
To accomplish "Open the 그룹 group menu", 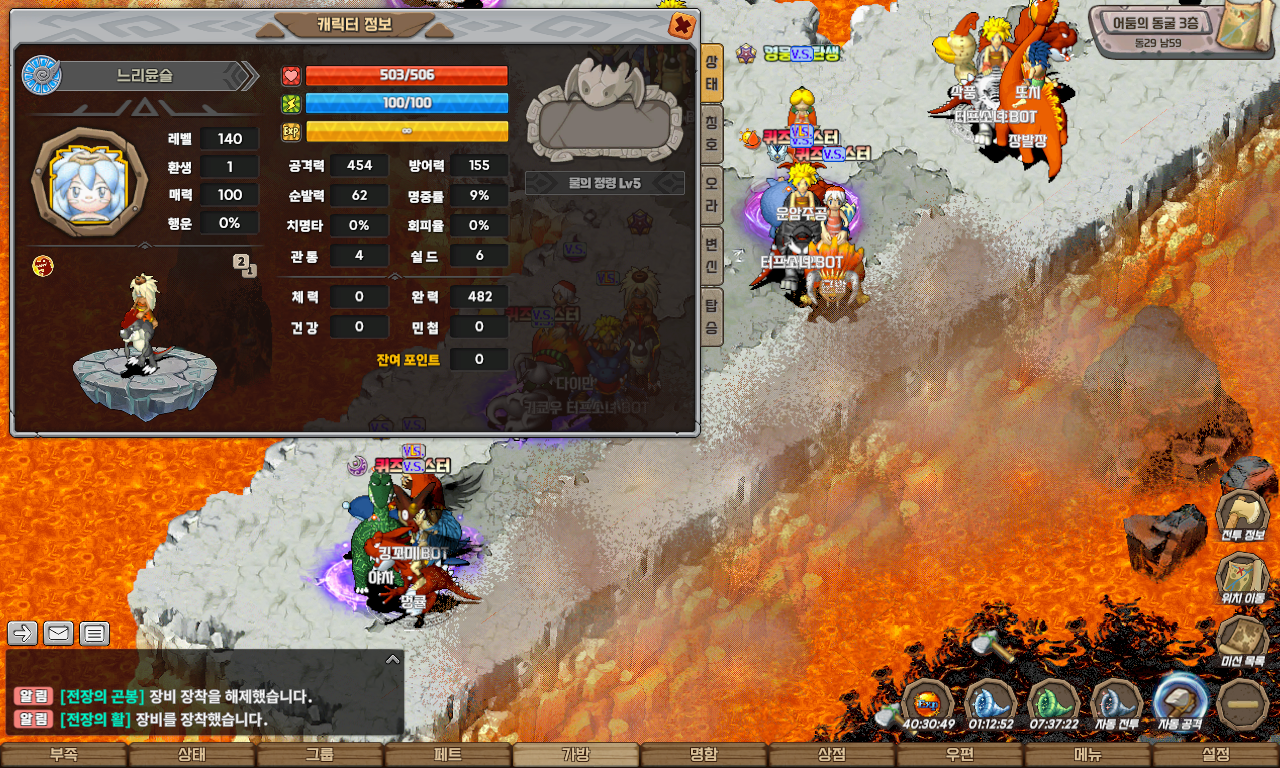I will coord(320,755).
